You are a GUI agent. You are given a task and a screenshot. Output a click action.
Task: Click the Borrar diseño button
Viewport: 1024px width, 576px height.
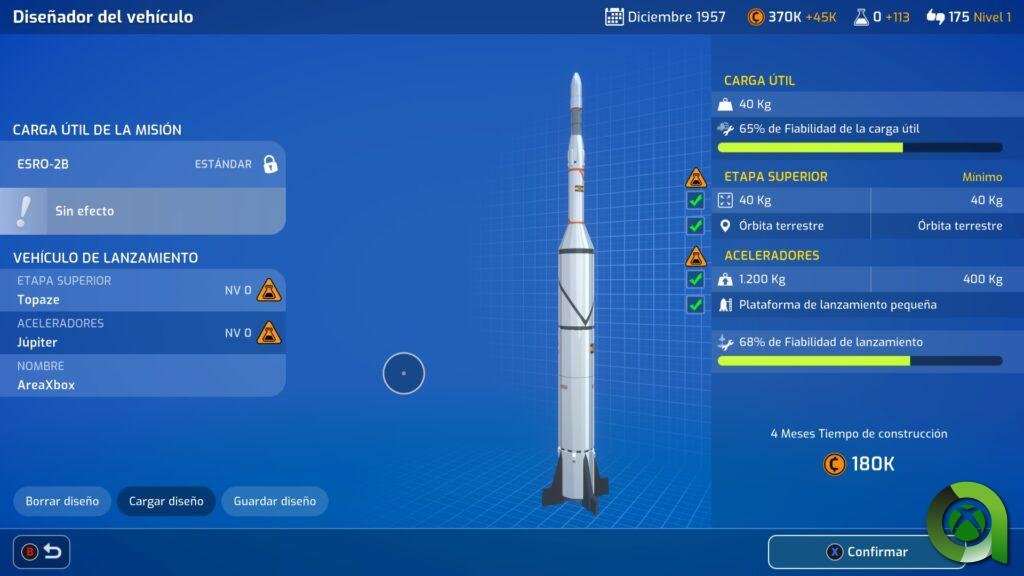click(x=62, y=501)
